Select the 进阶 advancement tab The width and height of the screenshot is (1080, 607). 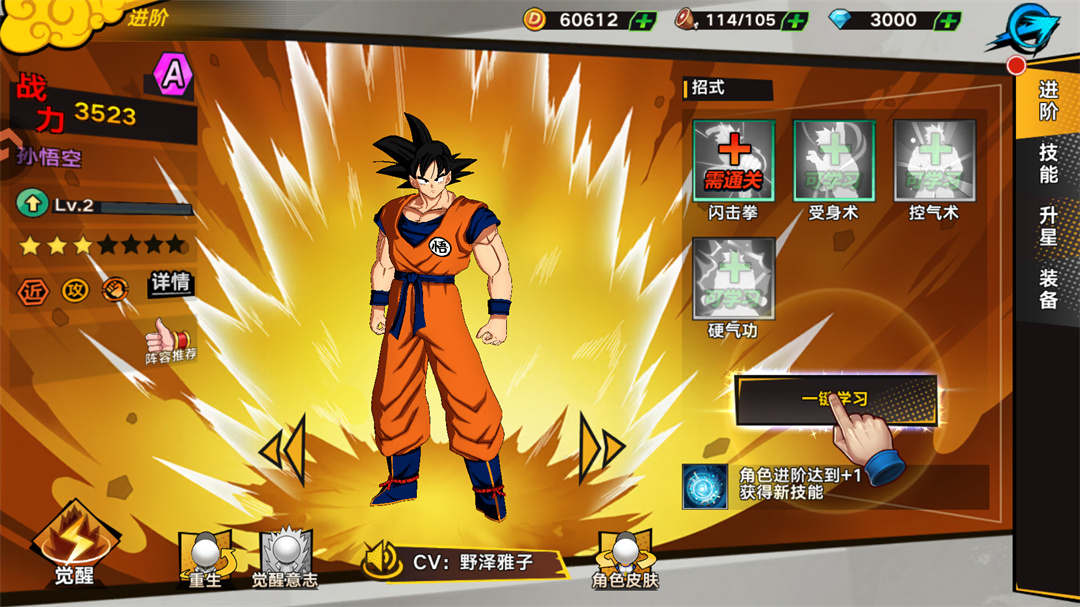[x=1048, y=101]
